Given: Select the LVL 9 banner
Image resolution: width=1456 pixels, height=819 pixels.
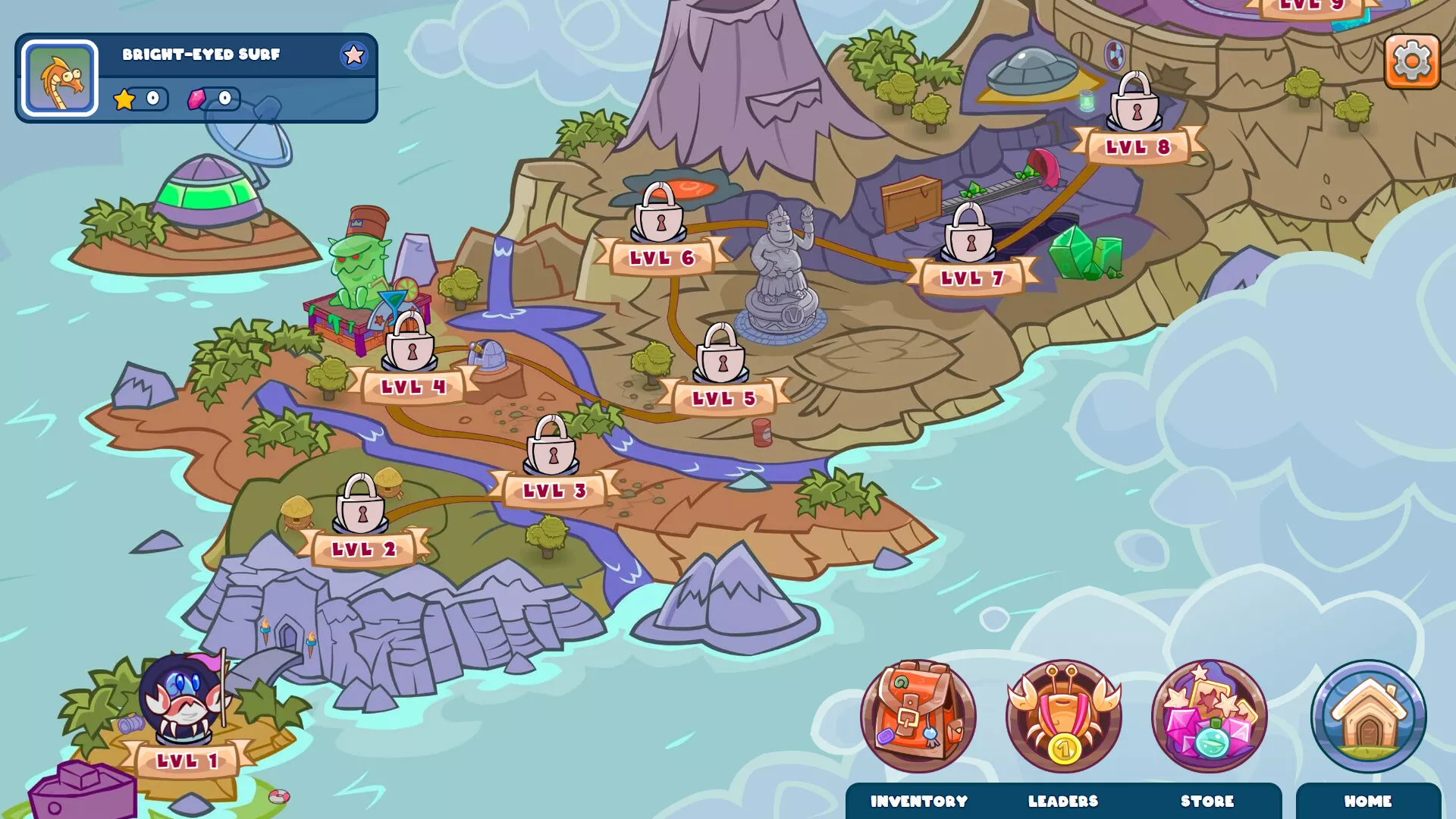Looking at the screenshot, I should [x=1312, y=6].
